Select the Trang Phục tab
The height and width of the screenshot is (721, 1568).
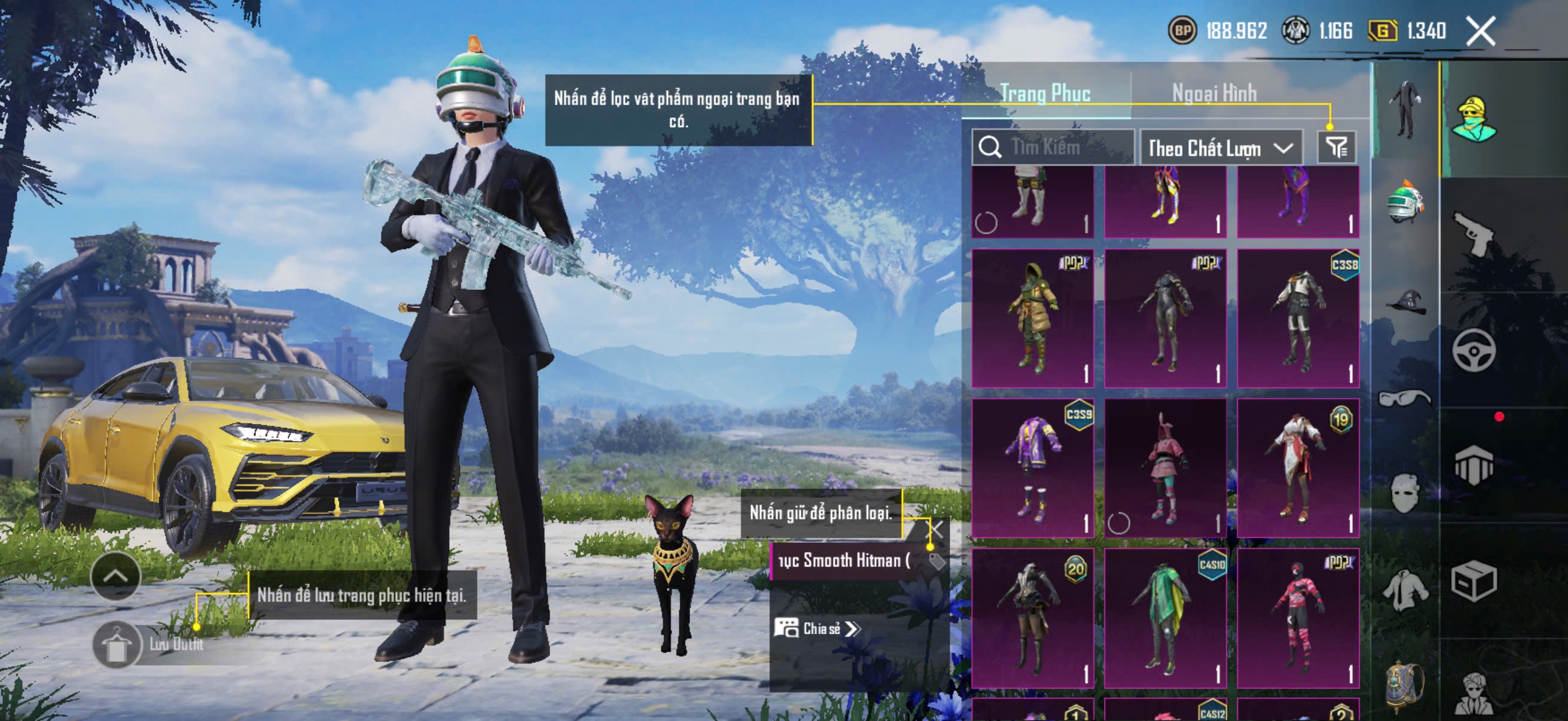pos(1045,93)
